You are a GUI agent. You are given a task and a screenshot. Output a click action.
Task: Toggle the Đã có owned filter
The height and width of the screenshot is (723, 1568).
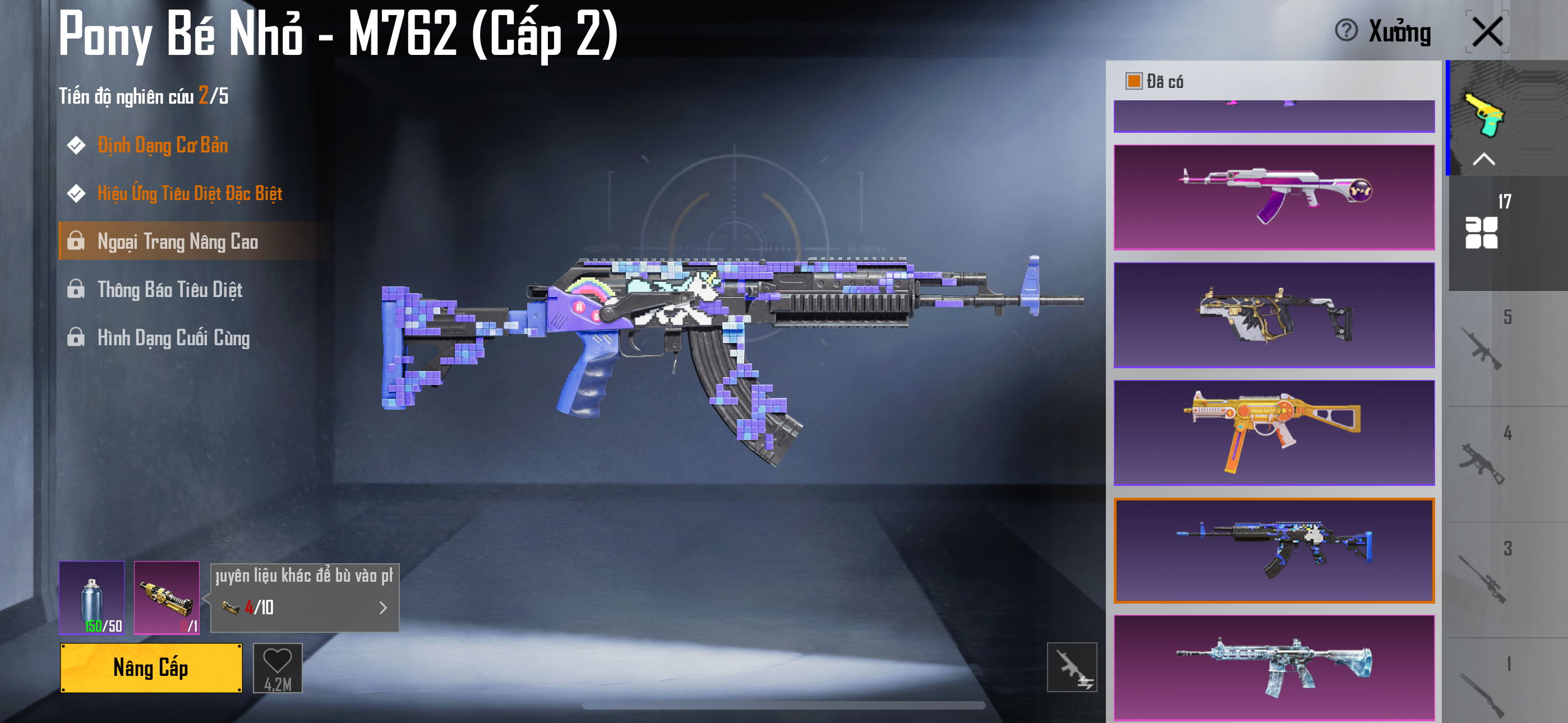(1133, 81)
